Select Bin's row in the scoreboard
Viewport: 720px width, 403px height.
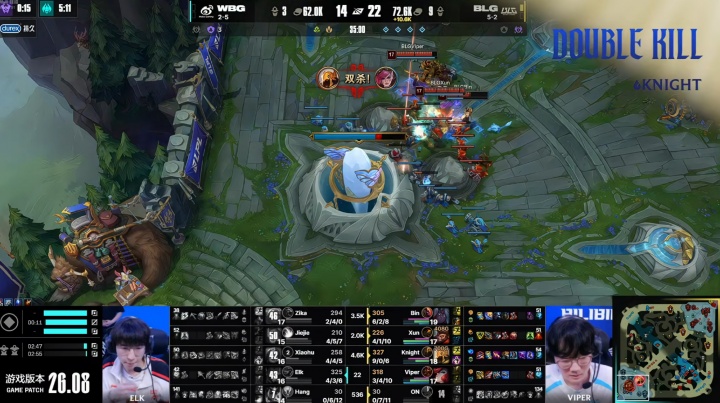point(408,314)
